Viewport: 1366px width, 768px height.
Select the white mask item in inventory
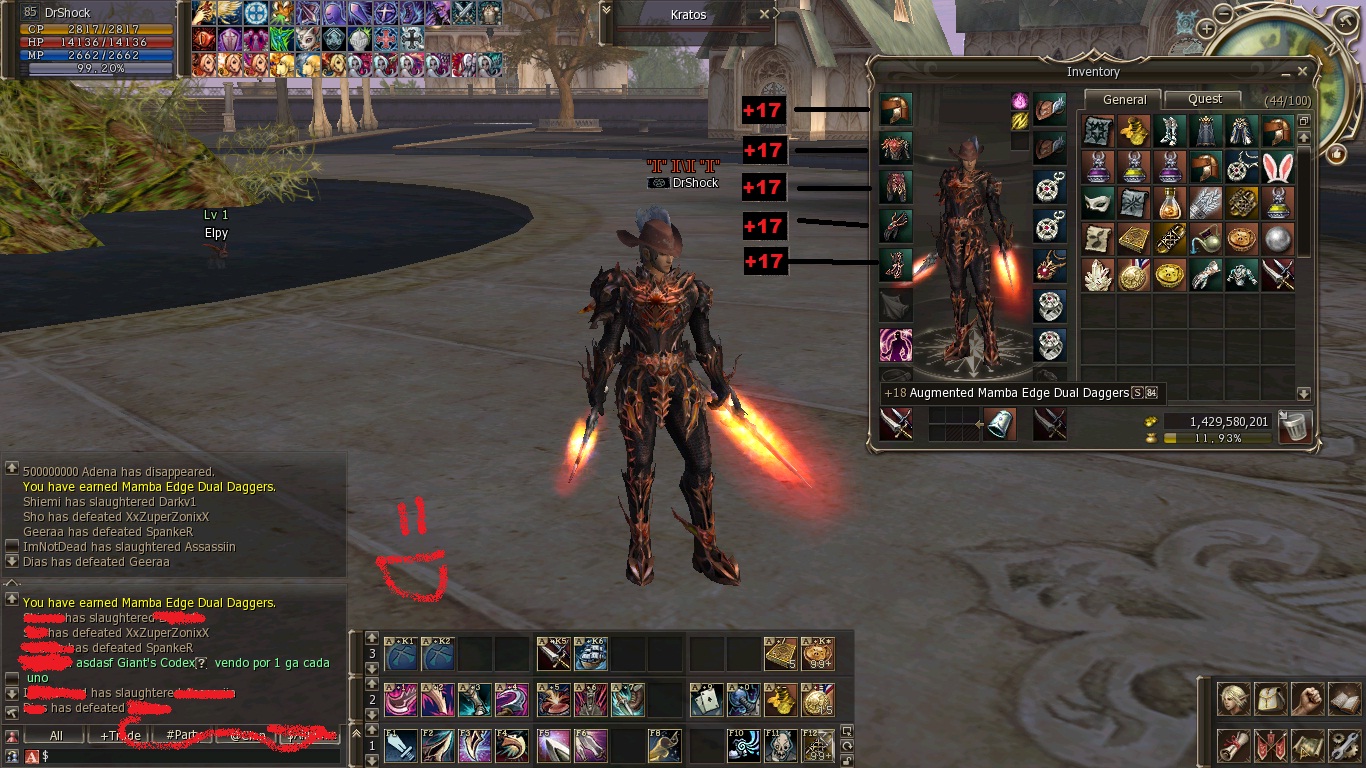click(1097, 204)
